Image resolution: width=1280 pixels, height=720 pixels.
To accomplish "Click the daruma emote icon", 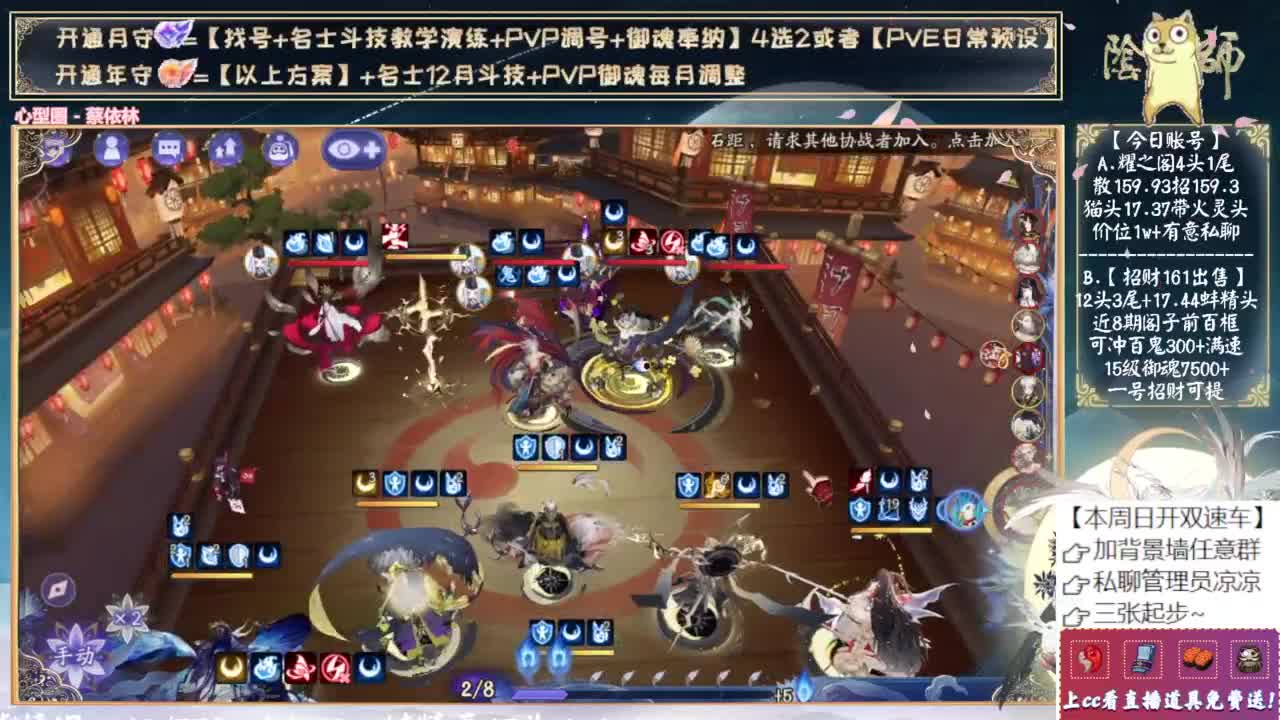I will 283,147.
